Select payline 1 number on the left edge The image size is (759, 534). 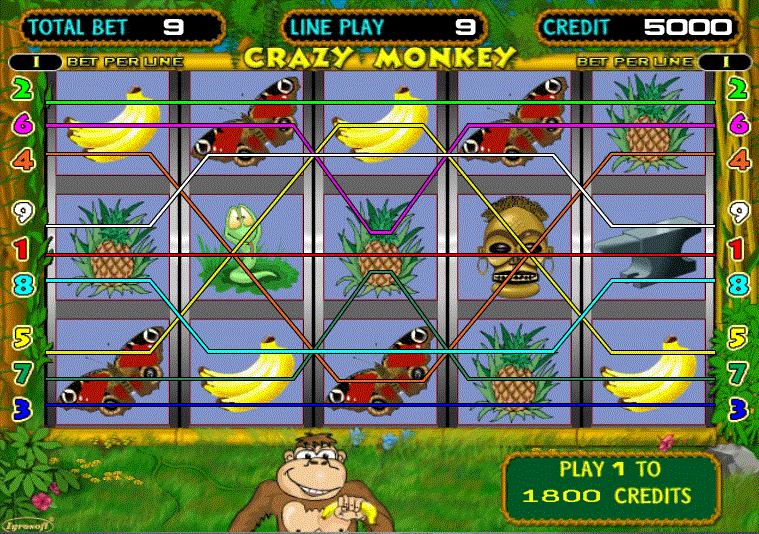click(x=19, y=247)
